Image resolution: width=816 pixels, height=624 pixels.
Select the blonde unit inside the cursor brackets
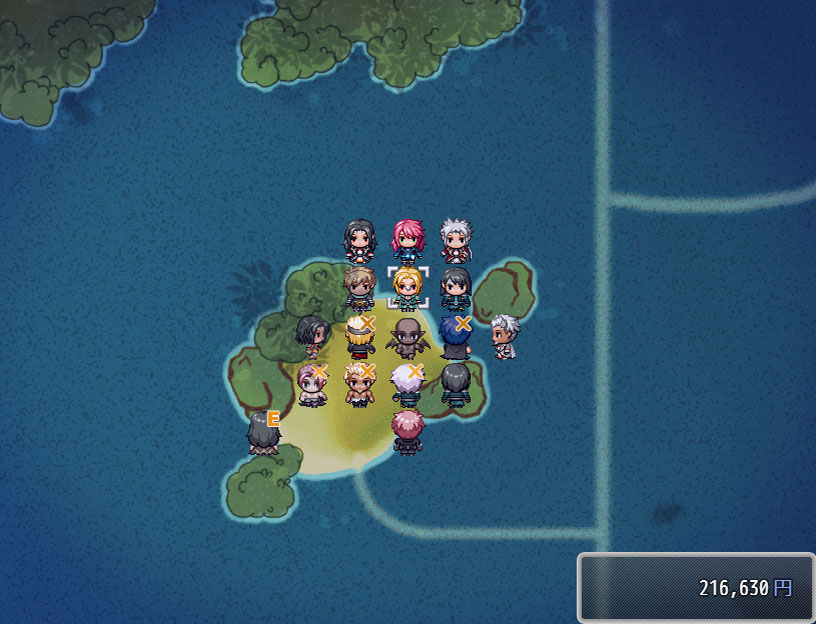[x=408, y=288]
